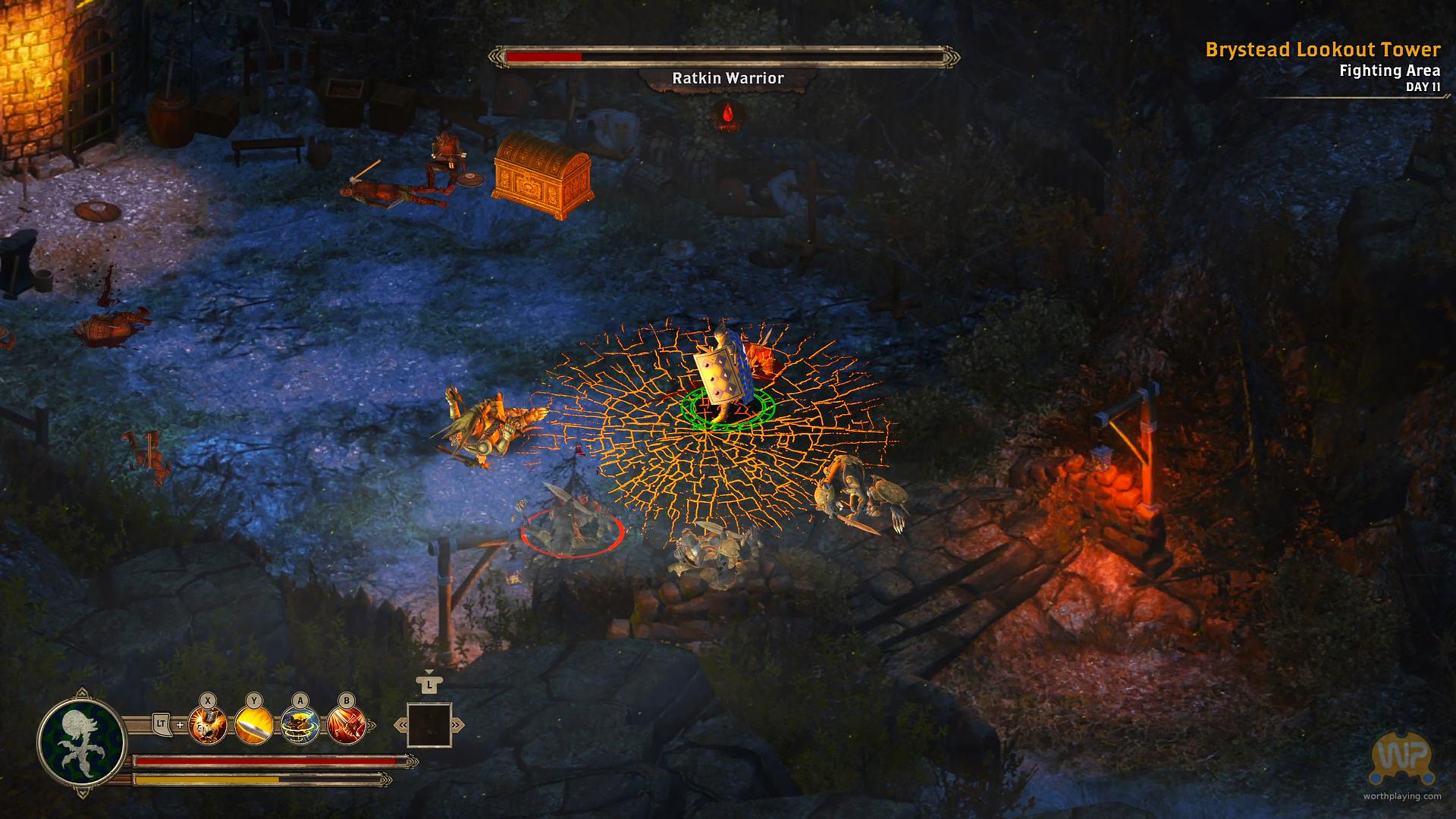Cycle quick item slot to the next item
Screen dimensions: 1456x819
click(457, 726)
